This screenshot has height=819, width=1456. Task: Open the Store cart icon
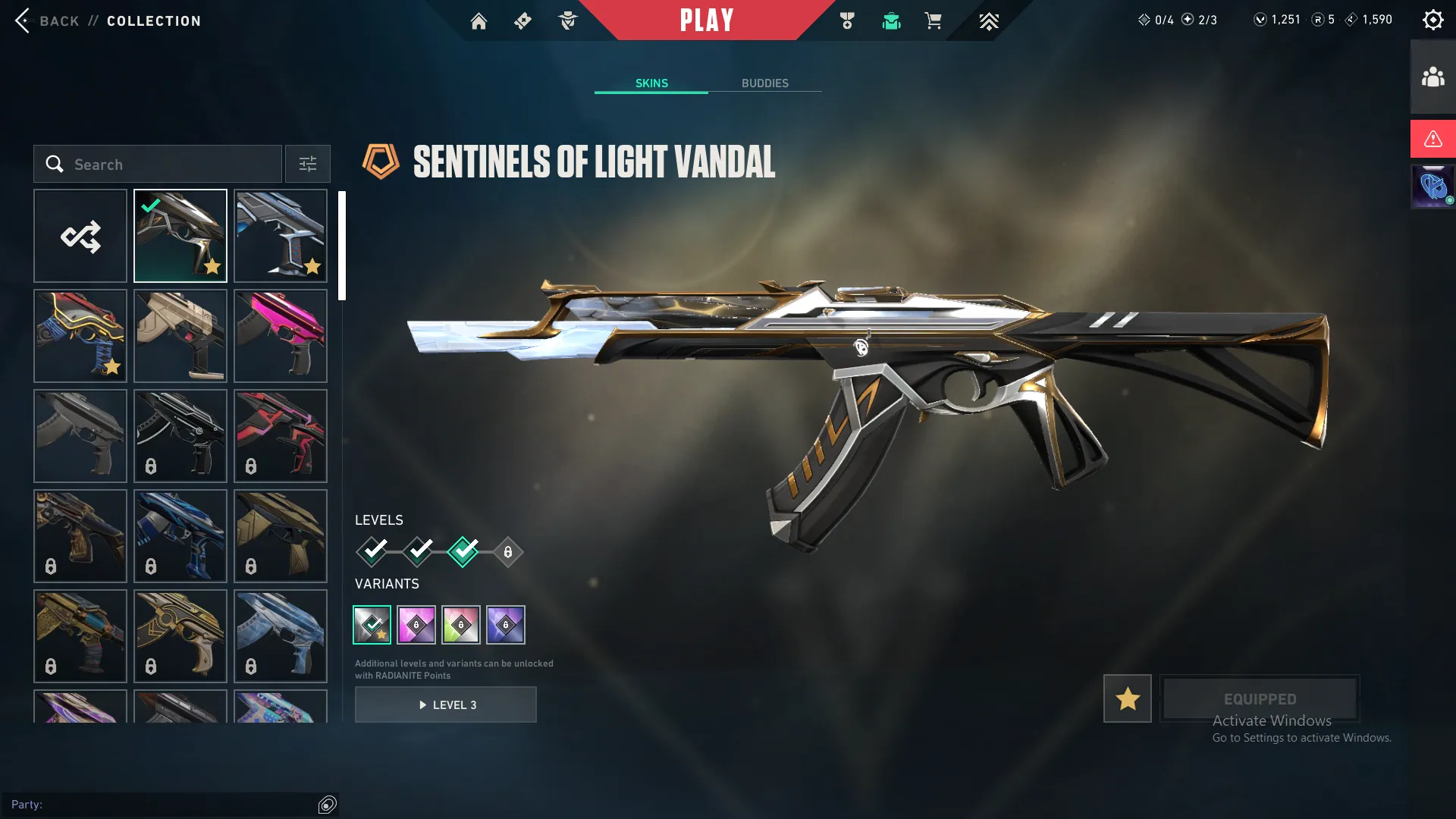tap(934, 20)
